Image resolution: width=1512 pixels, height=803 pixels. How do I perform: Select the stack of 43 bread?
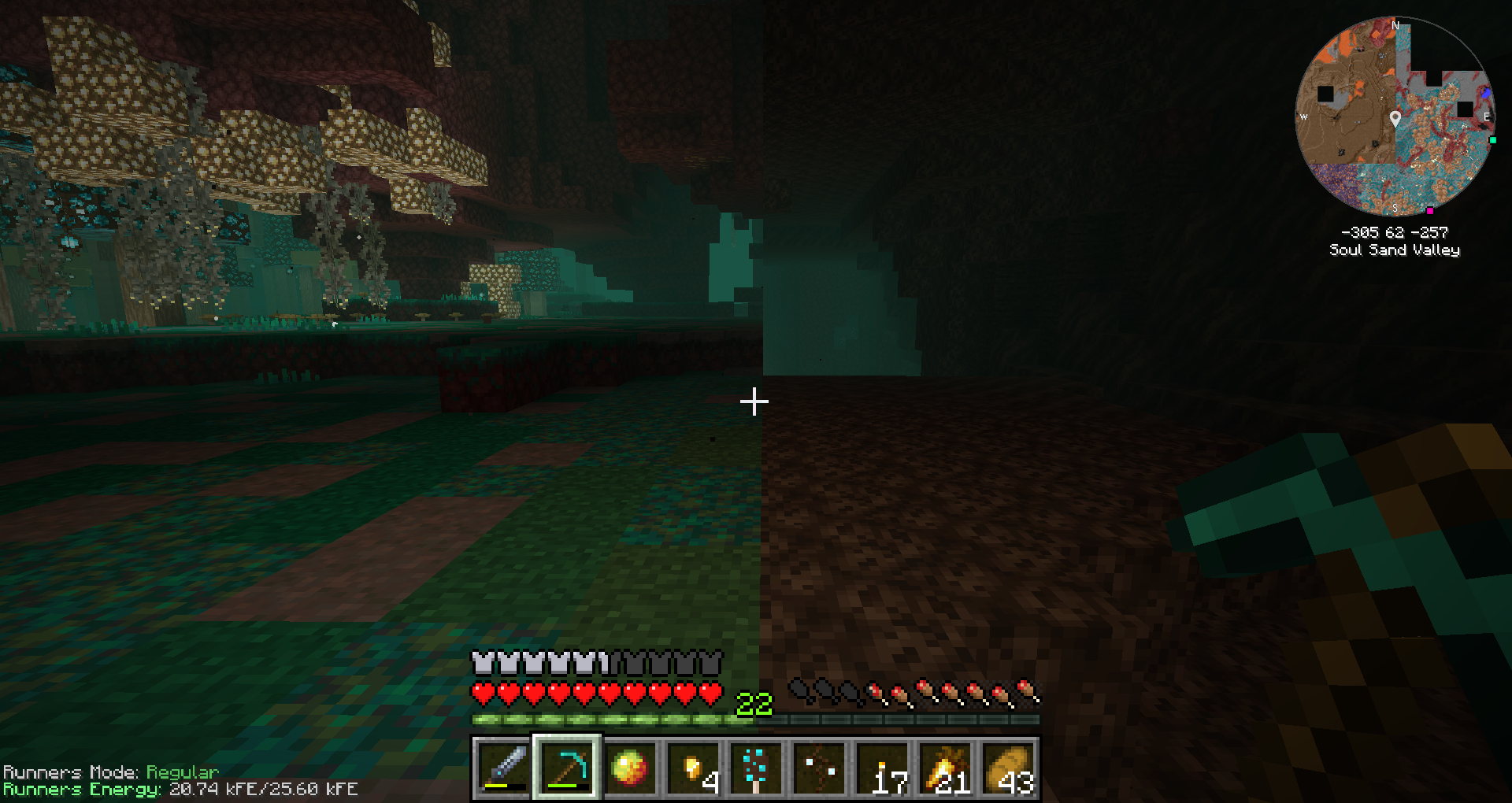(x=1008, y=768)
